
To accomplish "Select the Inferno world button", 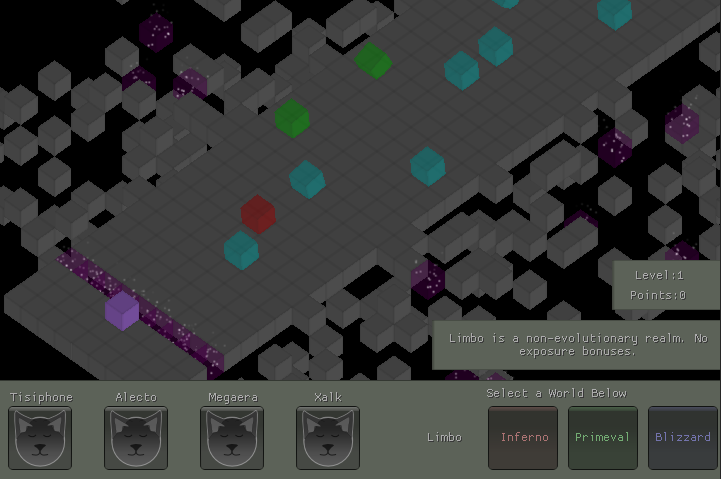I will 523,438.
